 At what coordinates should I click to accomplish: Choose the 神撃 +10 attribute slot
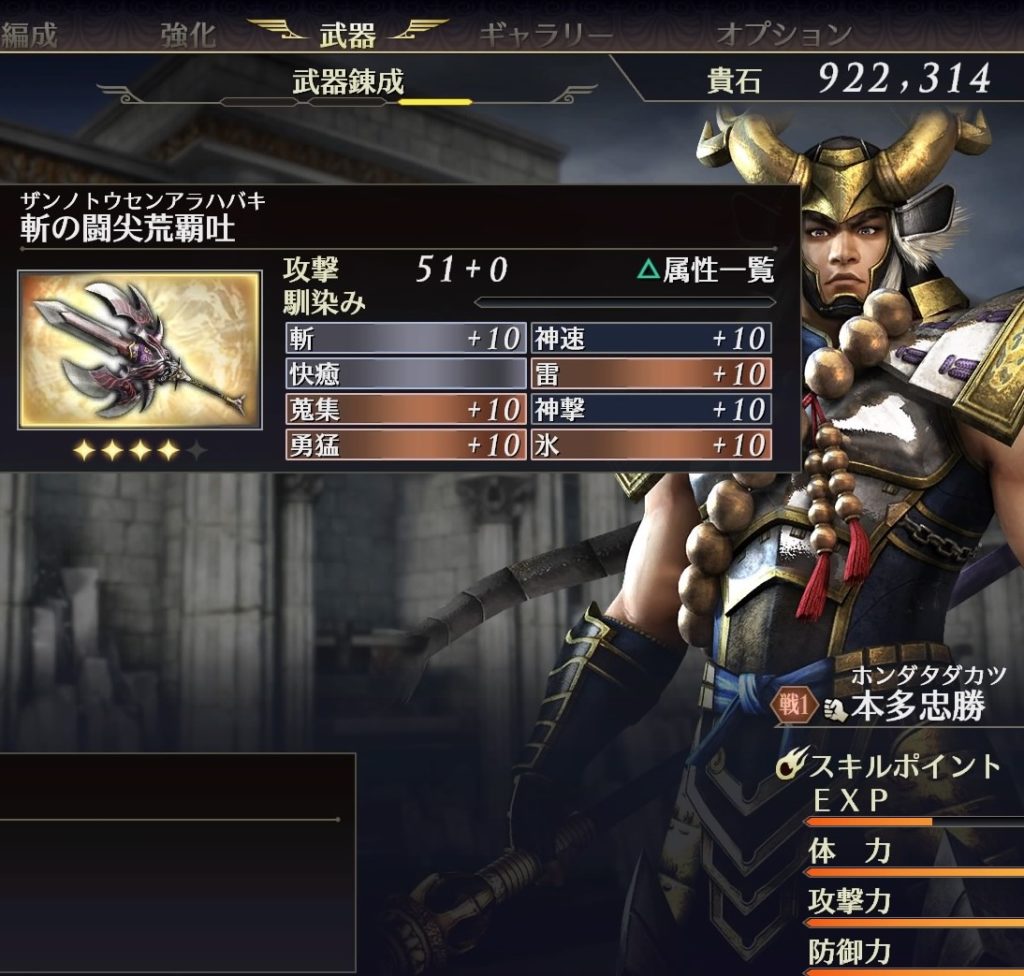(x=651, y=409)
